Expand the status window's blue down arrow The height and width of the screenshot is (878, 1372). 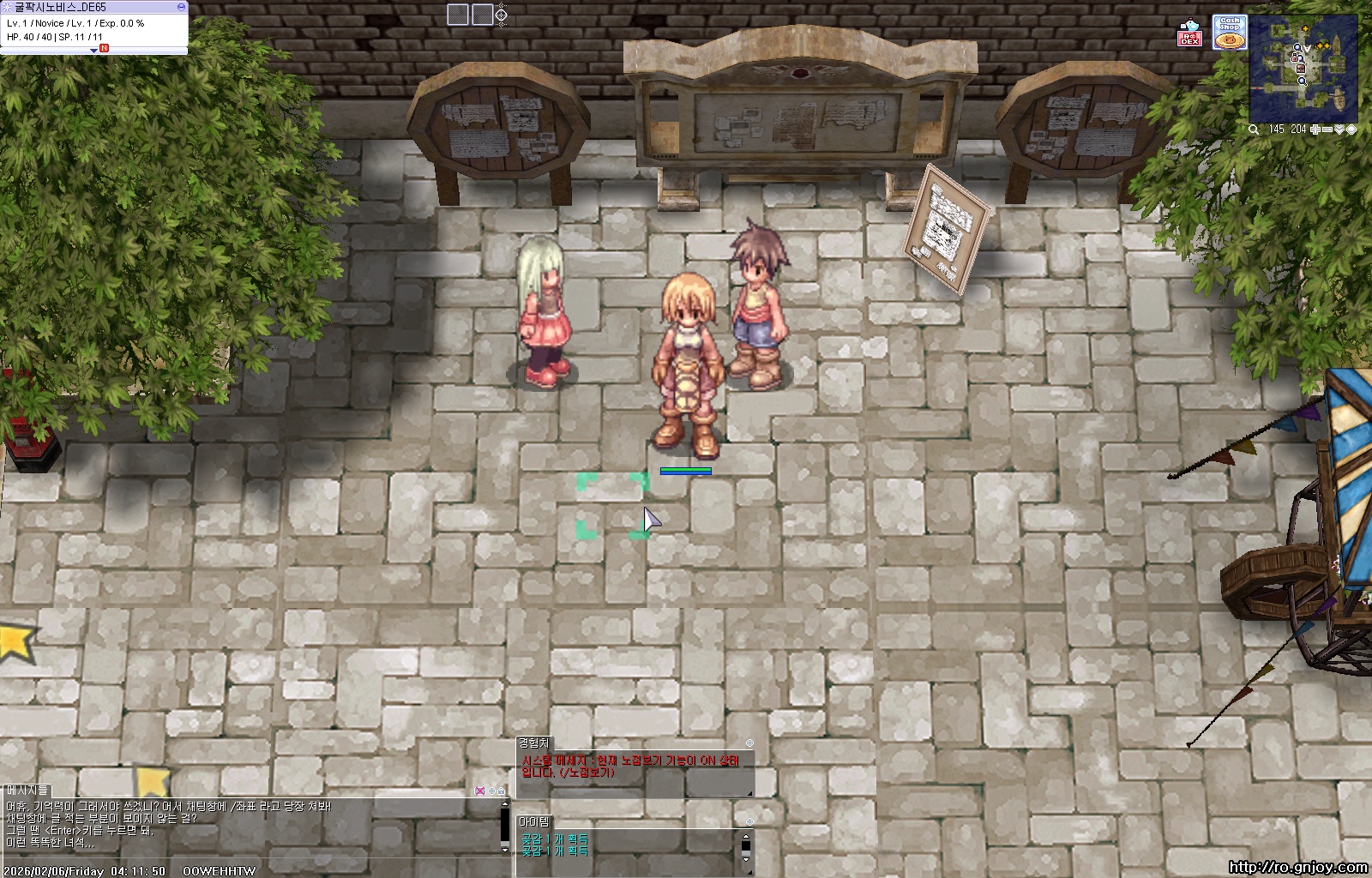coord(93,51)
